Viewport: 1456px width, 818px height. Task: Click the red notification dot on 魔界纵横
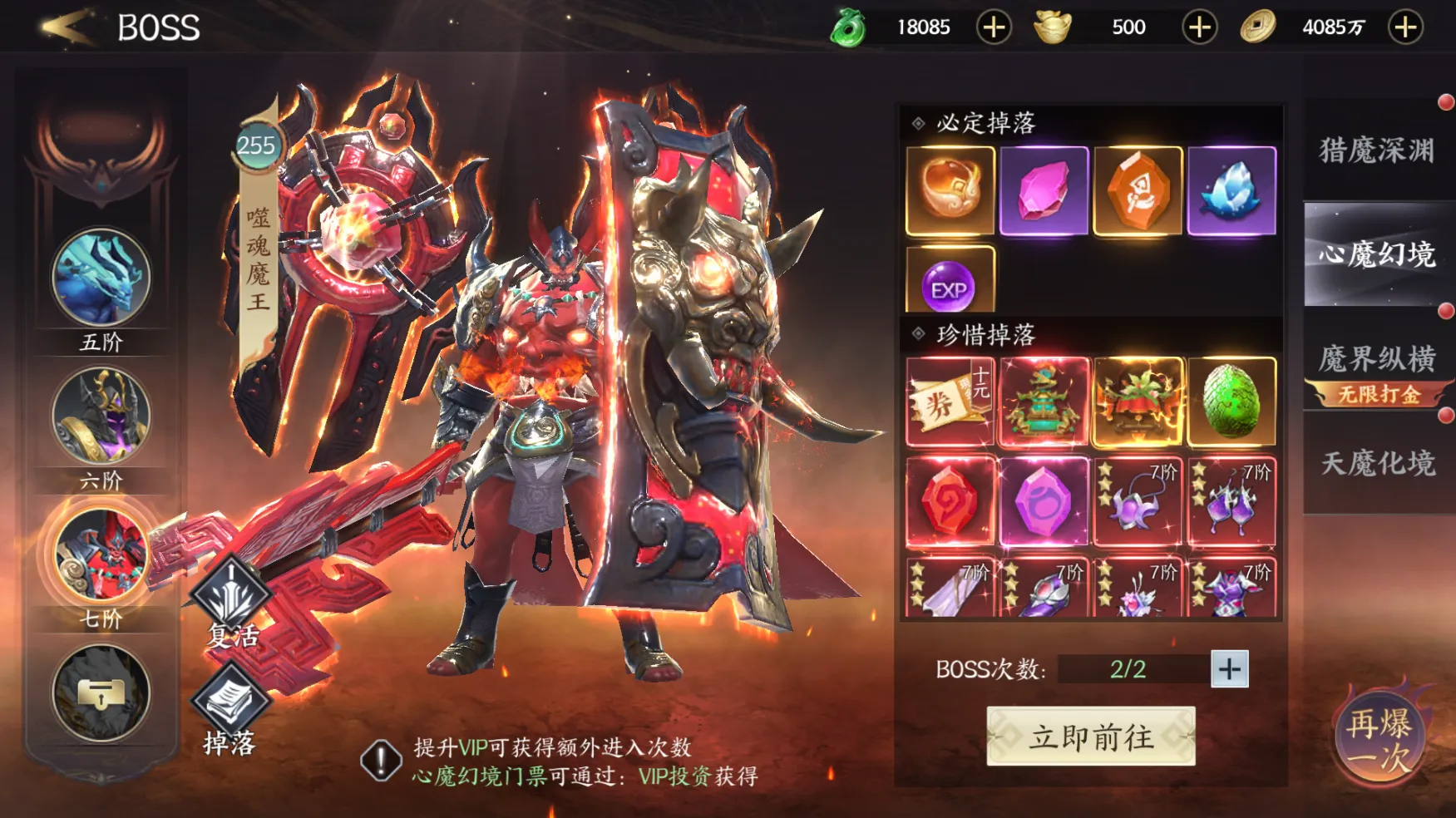click(1445, 310)
